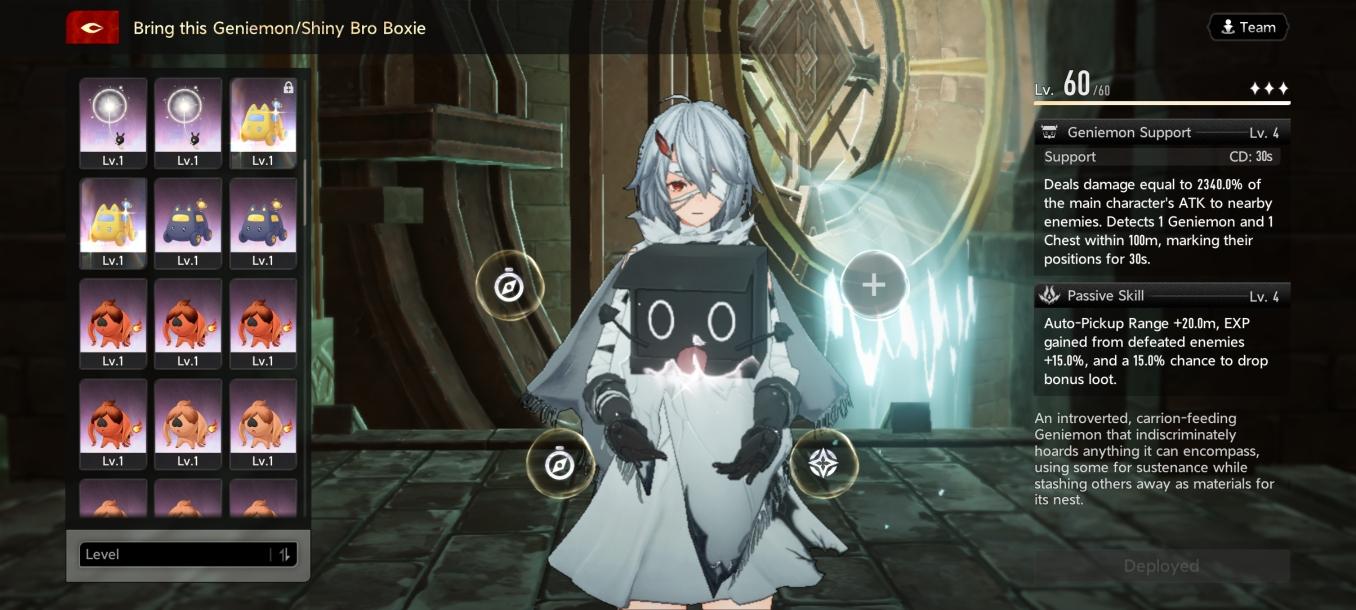The image size is (1356, 610).
Task: Open the Team panel
Action: click(x=1248, y=28)
